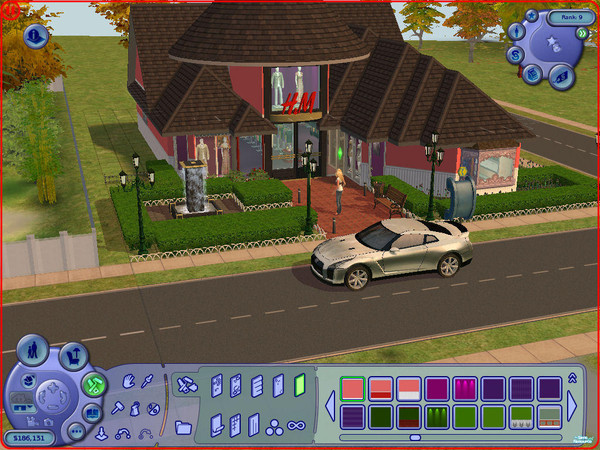This screenshot has height=450, width=600.
Task: Select the hand tool
Action: pos(129,381)
